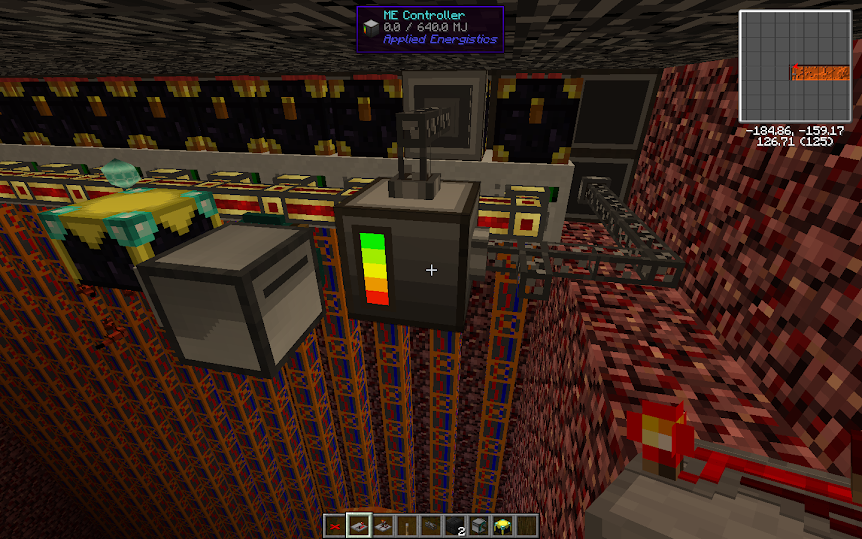Choose the gold-topped block hotbar slot
The width and height of the screenshot is (862, 539).
click(x=502, y=525)
